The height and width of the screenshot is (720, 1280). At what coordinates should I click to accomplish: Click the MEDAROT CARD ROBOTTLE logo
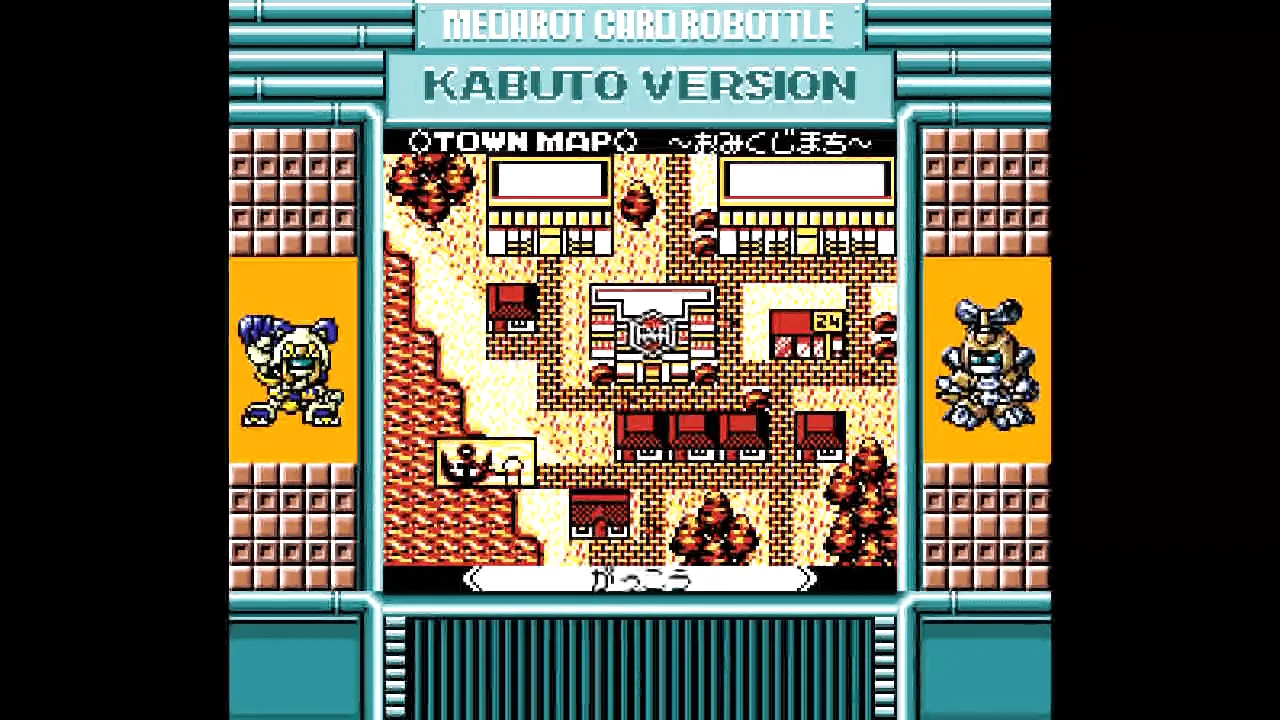(x=640, y=24)
